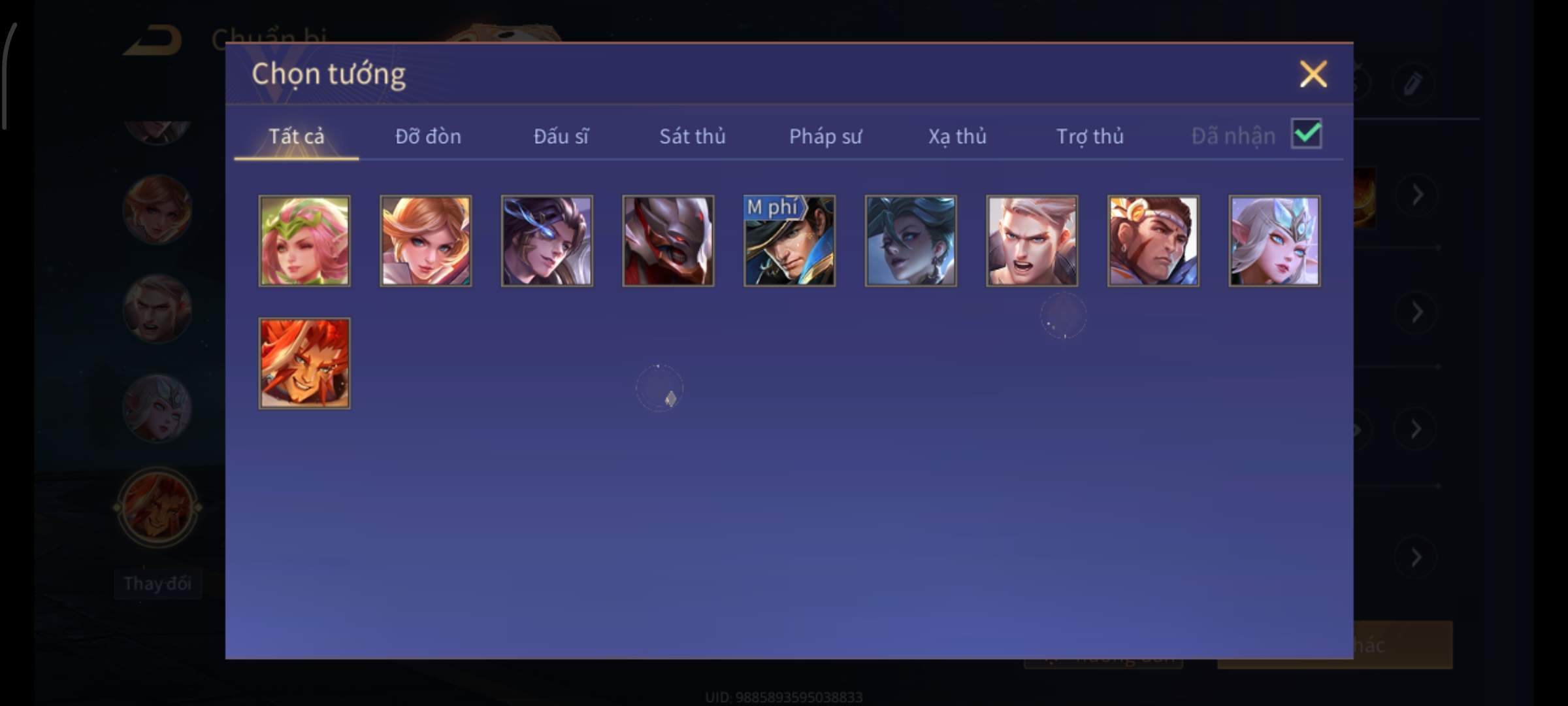The width and height of the screenshot is (1568, 706).
Task: Switch to the Đỡ đòn tab
Action: (x=428, y=136)
